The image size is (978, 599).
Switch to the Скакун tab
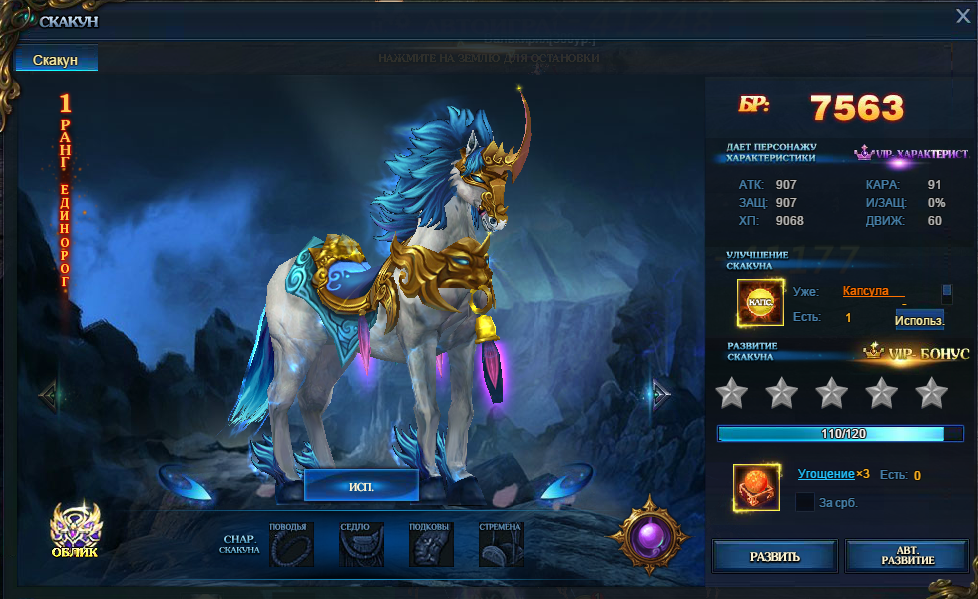pos(56,61)
